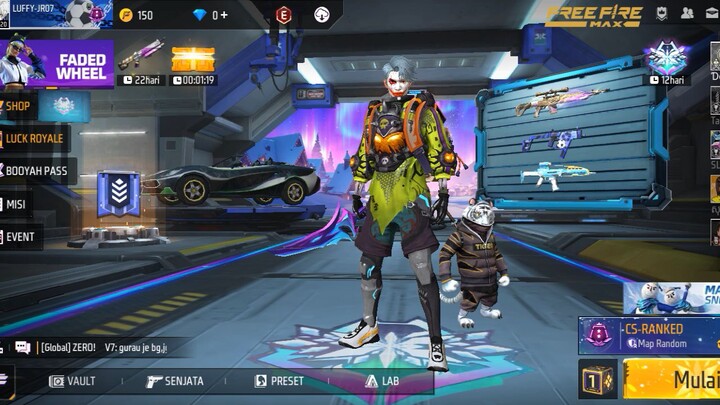Change the CS-Ranked game mode
720x405 pixels.
pos(650,335)
